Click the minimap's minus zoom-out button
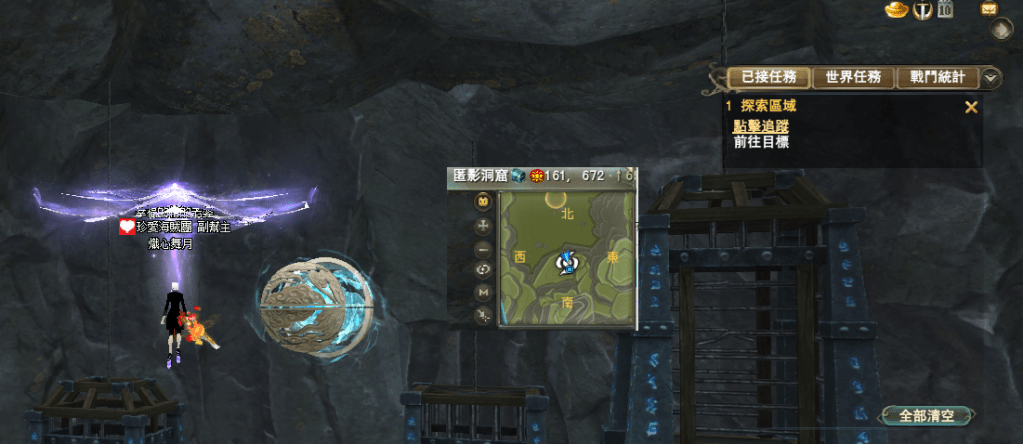 [x=483, y=247]
